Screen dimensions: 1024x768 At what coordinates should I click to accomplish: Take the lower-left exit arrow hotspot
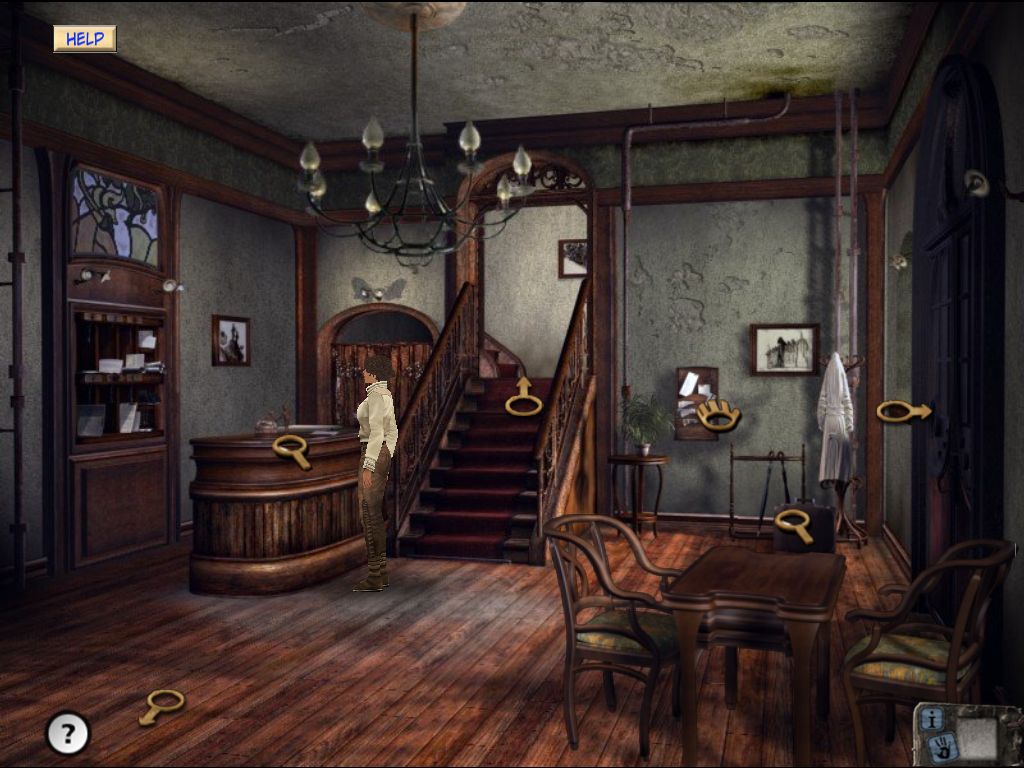(x=161, y=705)
